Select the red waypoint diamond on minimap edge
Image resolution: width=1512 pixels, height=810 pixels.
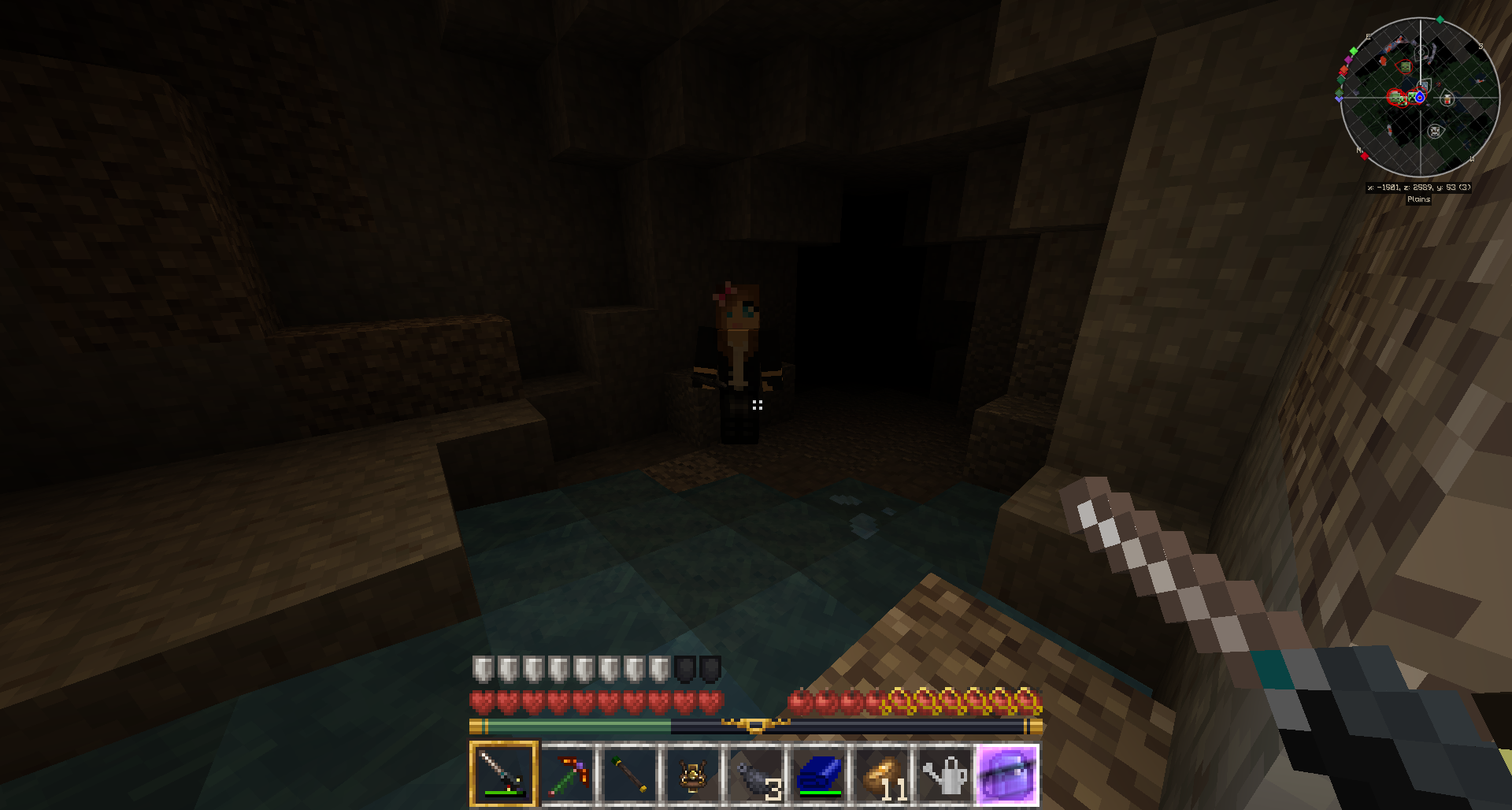1365,156
